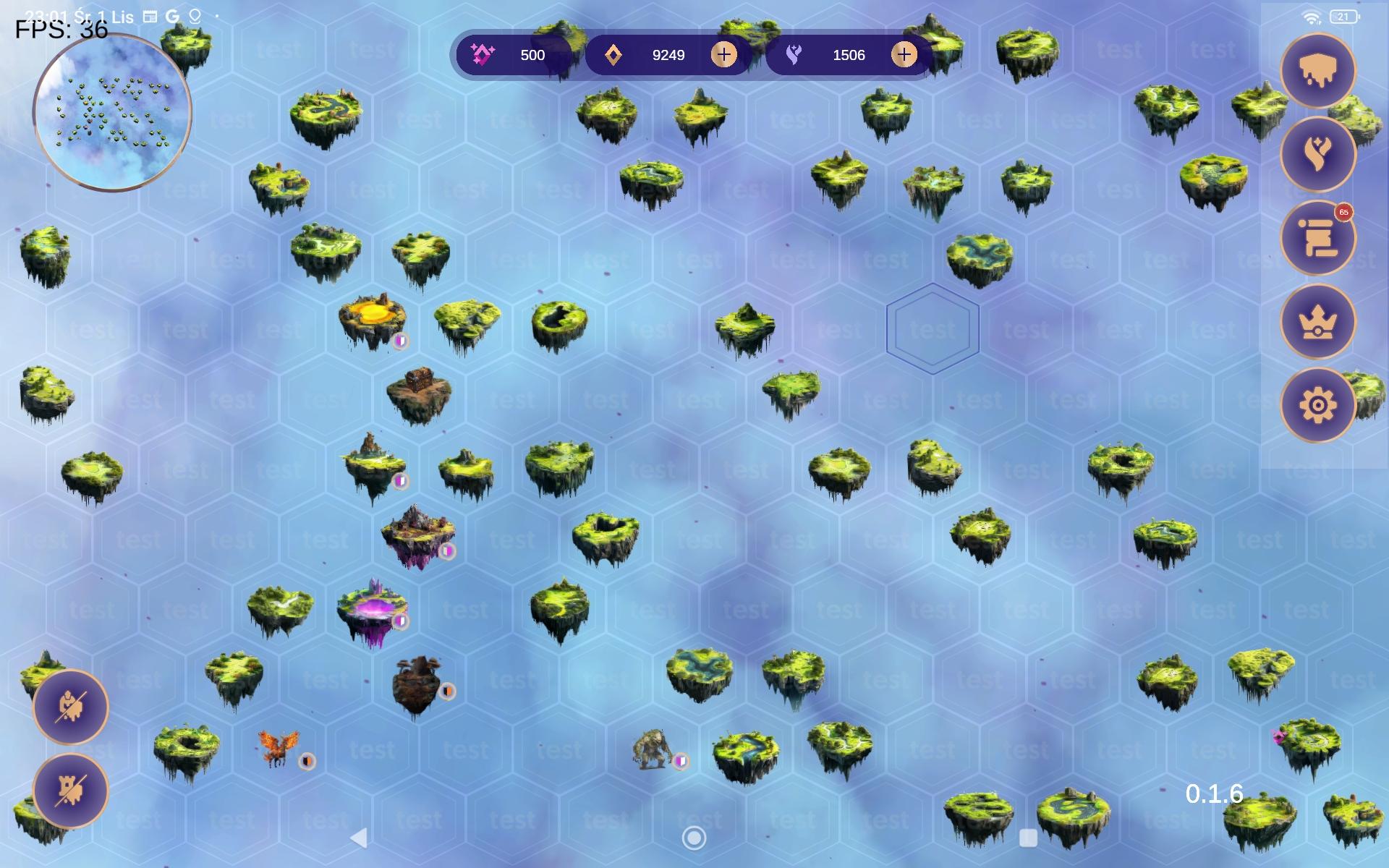Open the circular minimap

[x=112, y=113]
